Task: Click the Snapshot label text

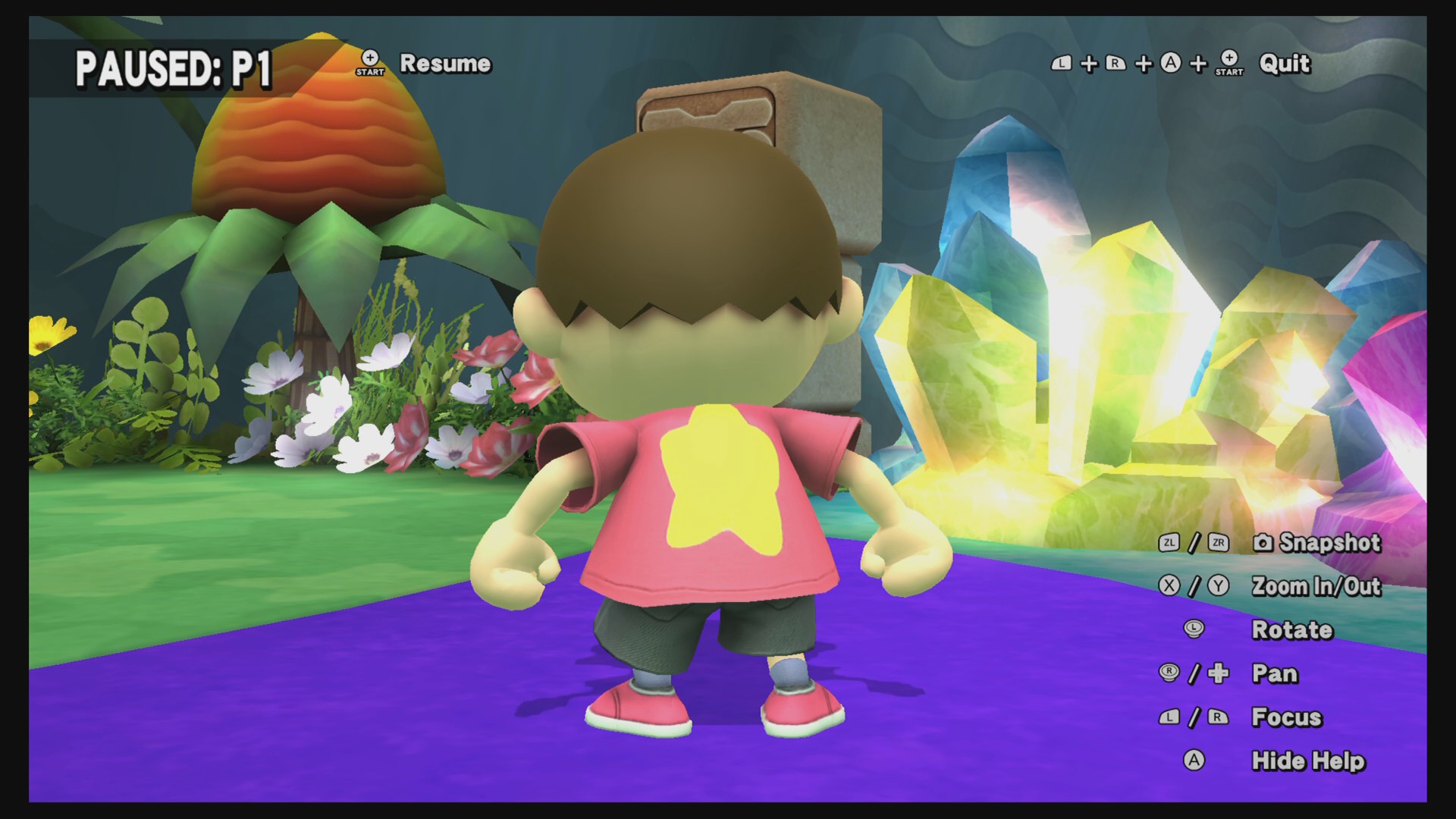Action: coord(1329,544)
